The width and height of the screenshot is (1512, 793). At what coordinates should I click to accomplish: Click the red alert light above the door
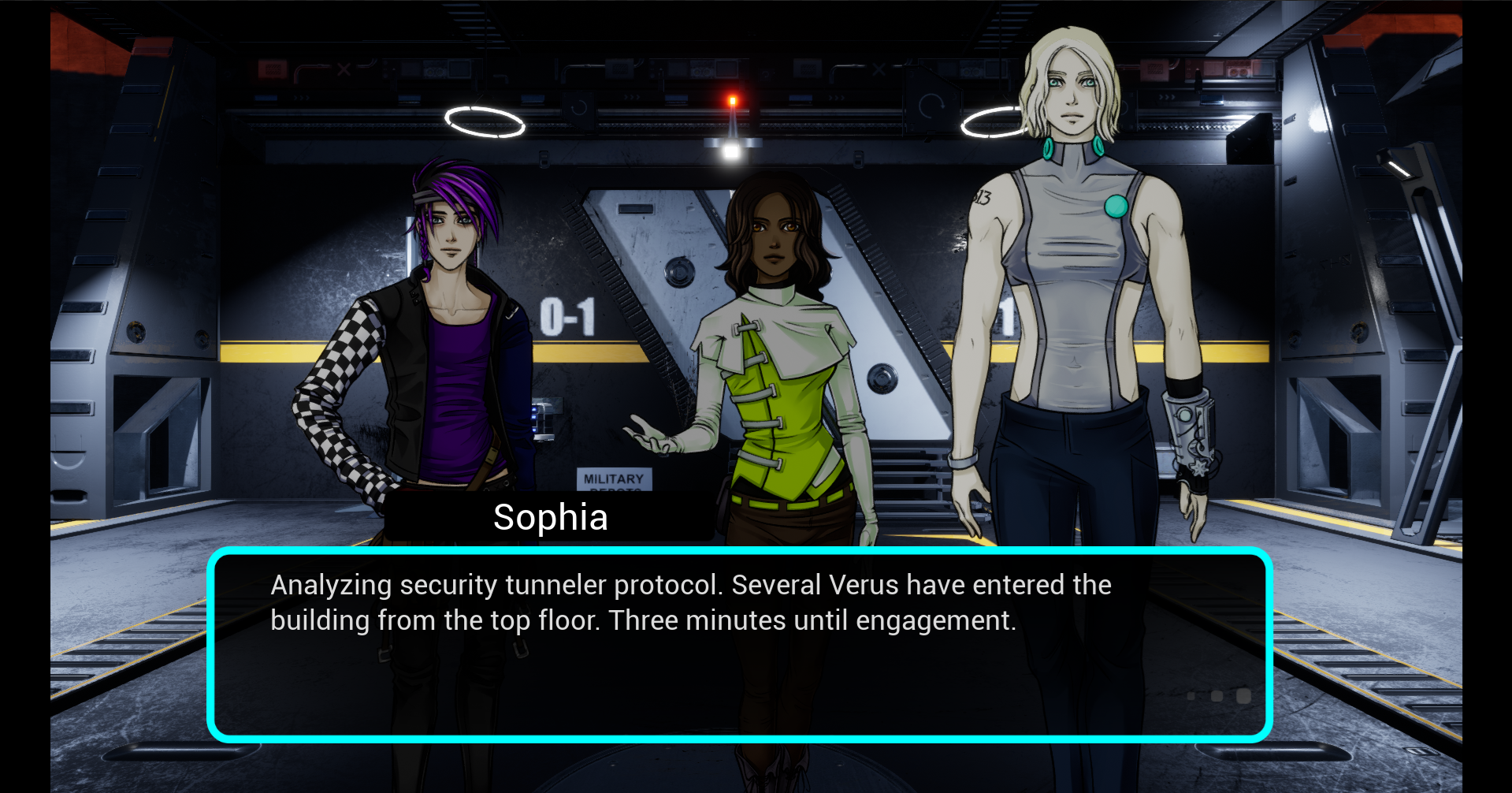(x=732, y=99)
